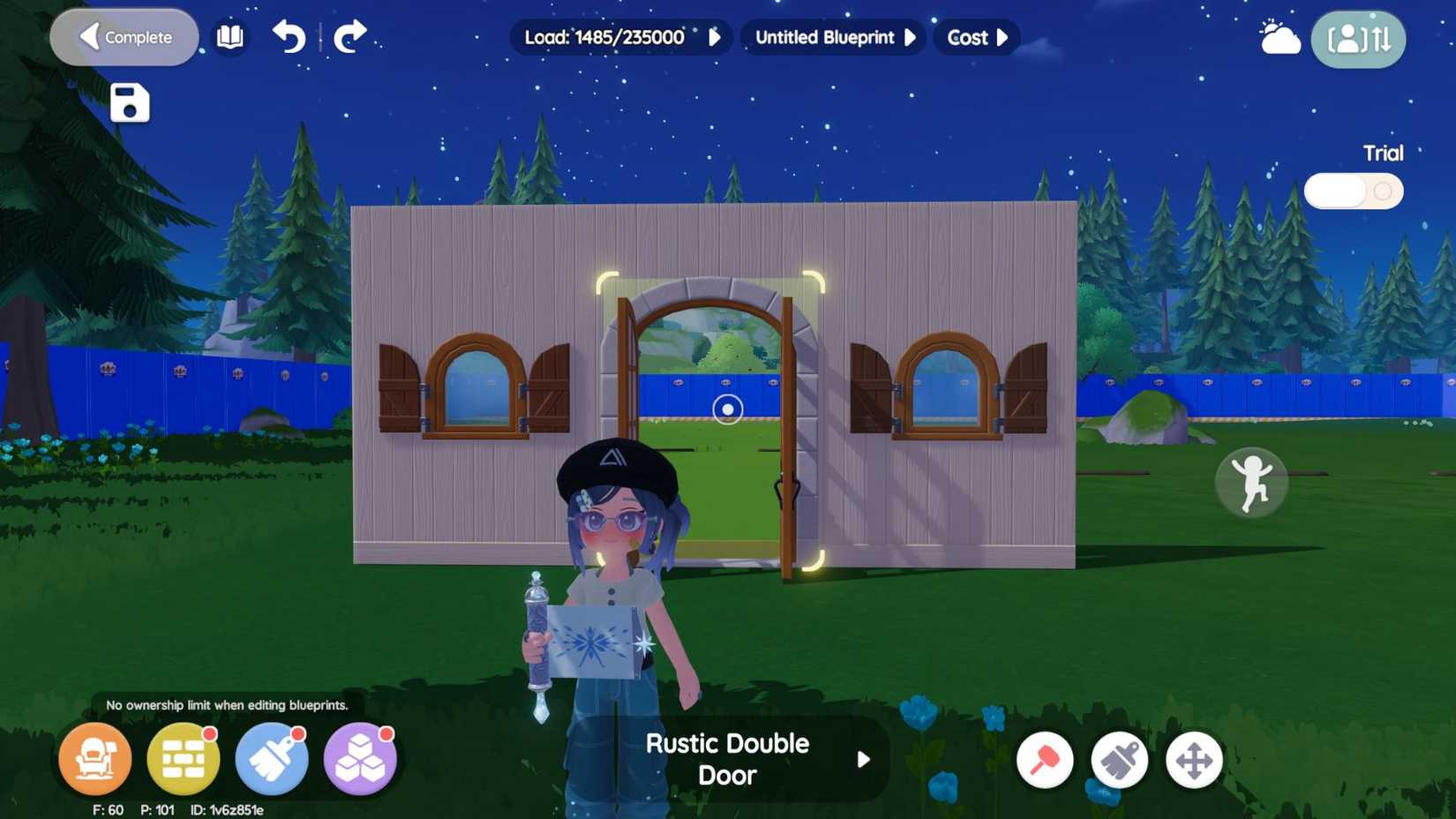
Task: Expand the Load capacity details
Action: coord(716,37)
